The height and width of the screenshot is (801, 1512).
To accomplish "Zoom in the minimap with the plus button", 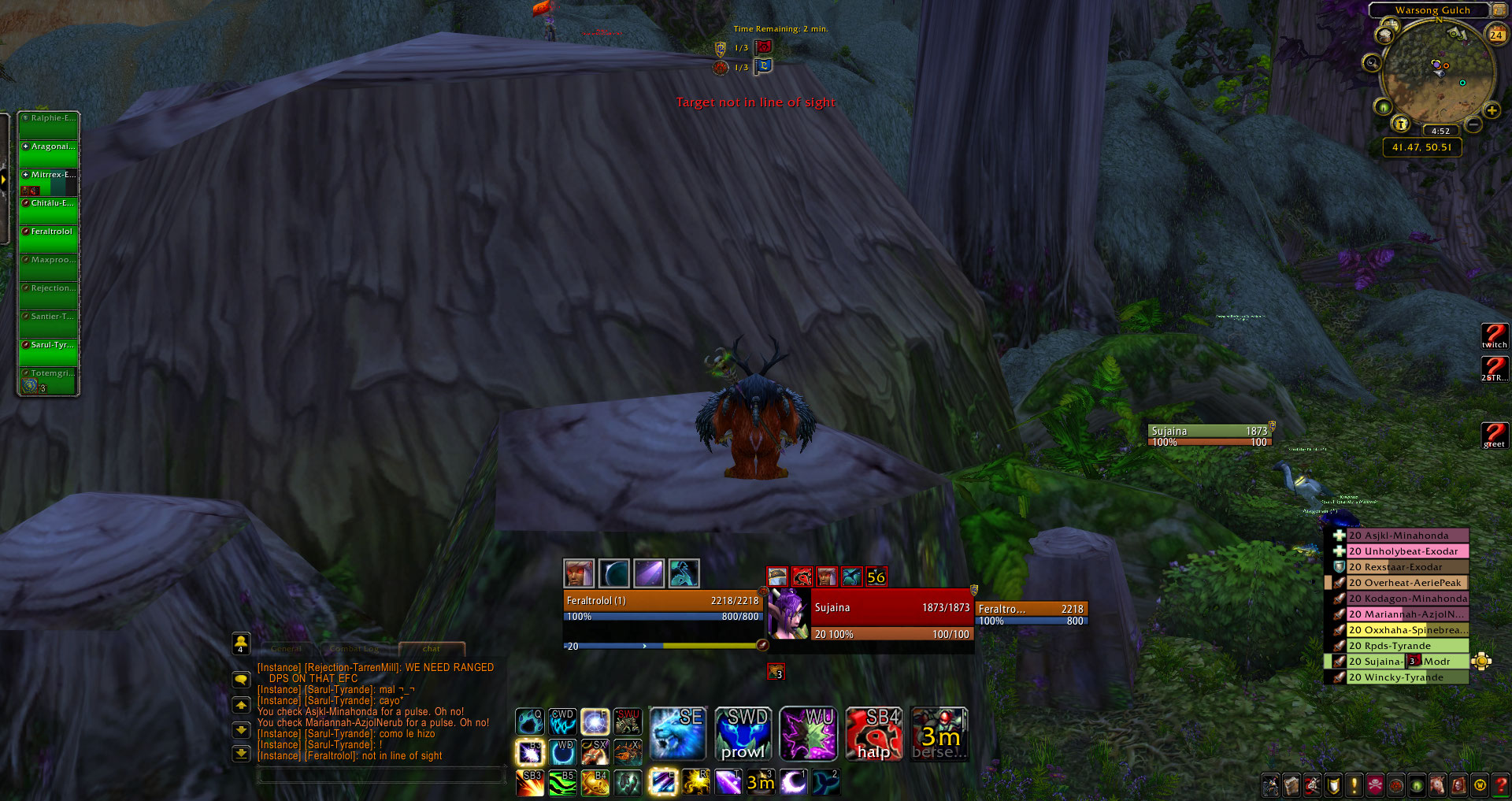I will tap(1492, 110).
